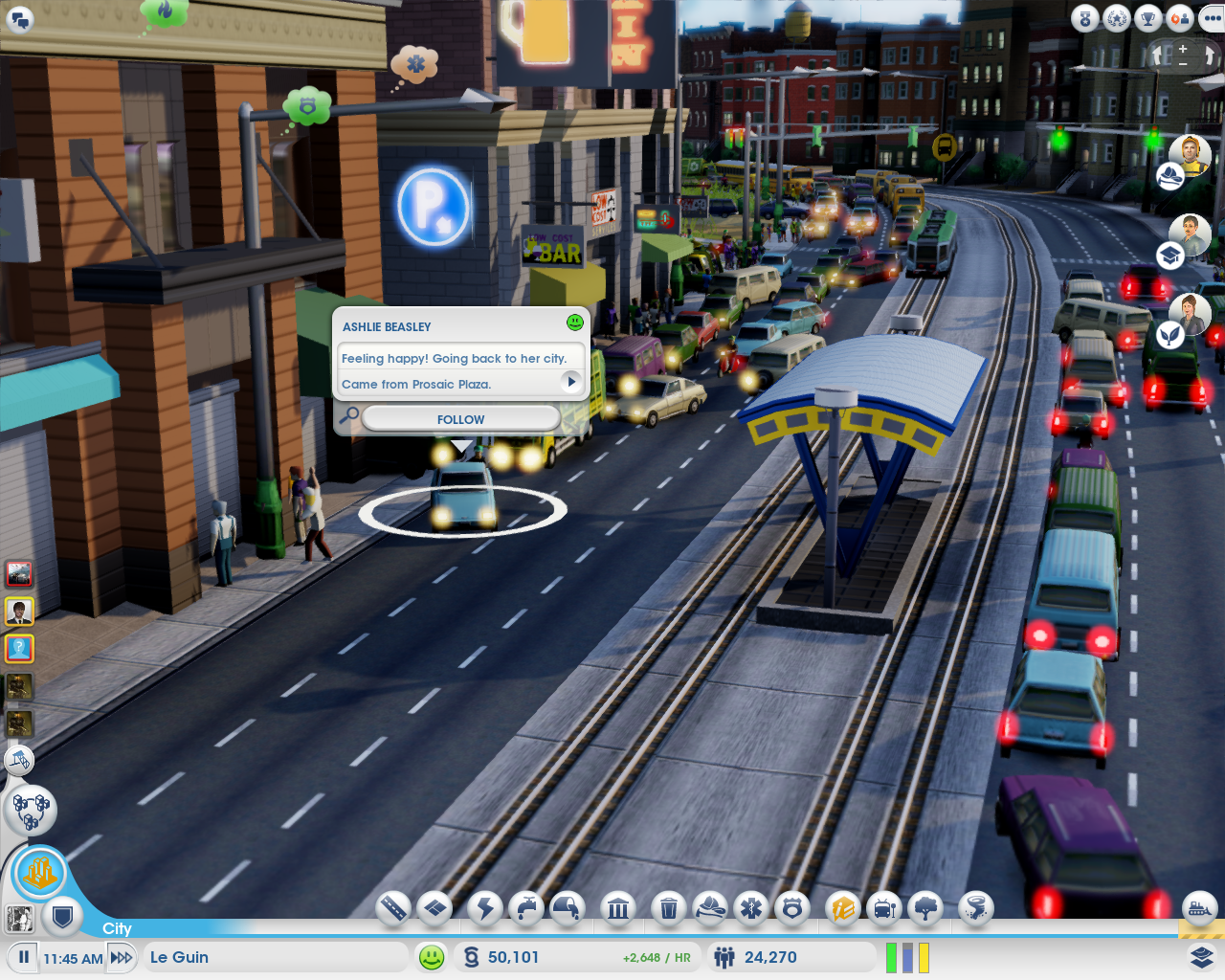Click FOLLOW to track Ashlie Beasley
Screen dimensions: 1225x980
[460, 418]
